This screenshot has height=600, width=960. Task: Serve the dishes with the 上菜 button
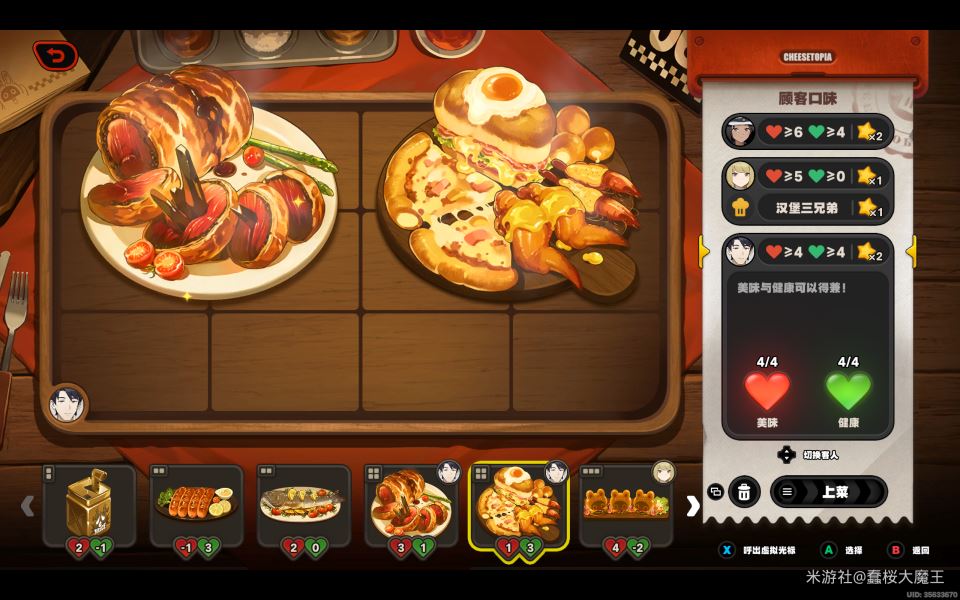click(x=828, y=492)
